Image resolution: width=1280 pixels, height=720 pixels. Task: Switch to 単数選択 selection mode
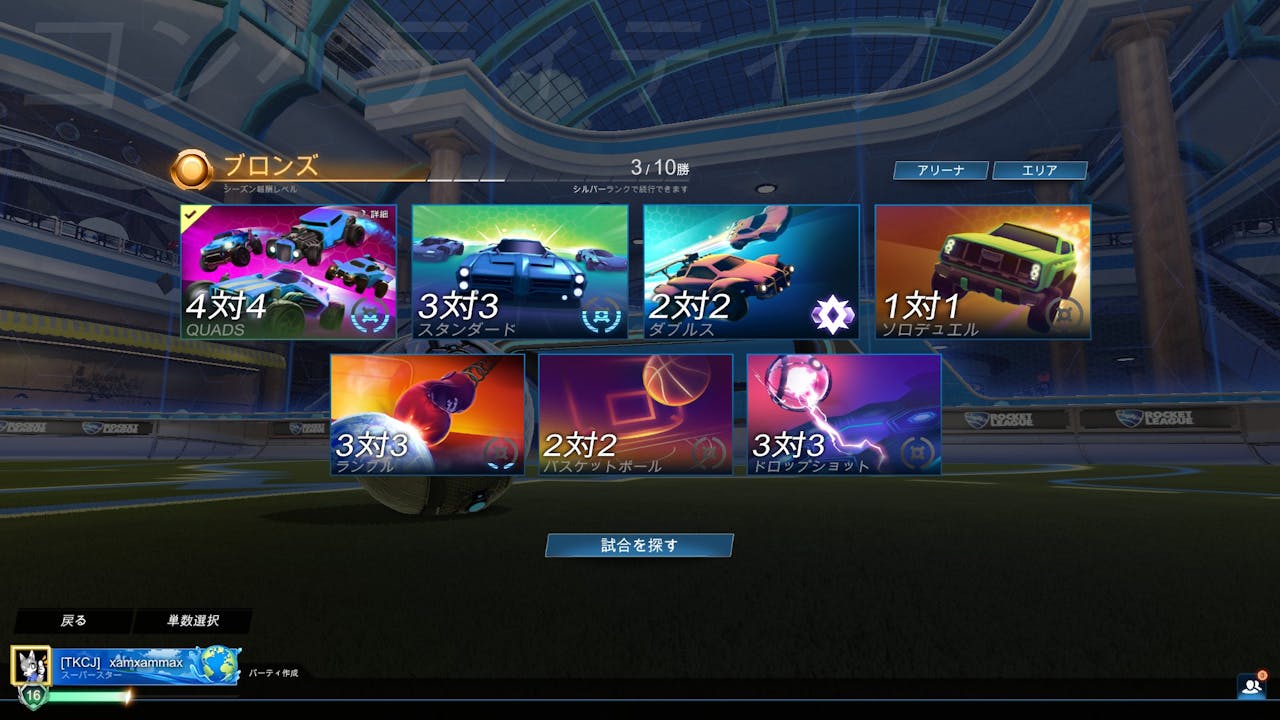[192, 621]
